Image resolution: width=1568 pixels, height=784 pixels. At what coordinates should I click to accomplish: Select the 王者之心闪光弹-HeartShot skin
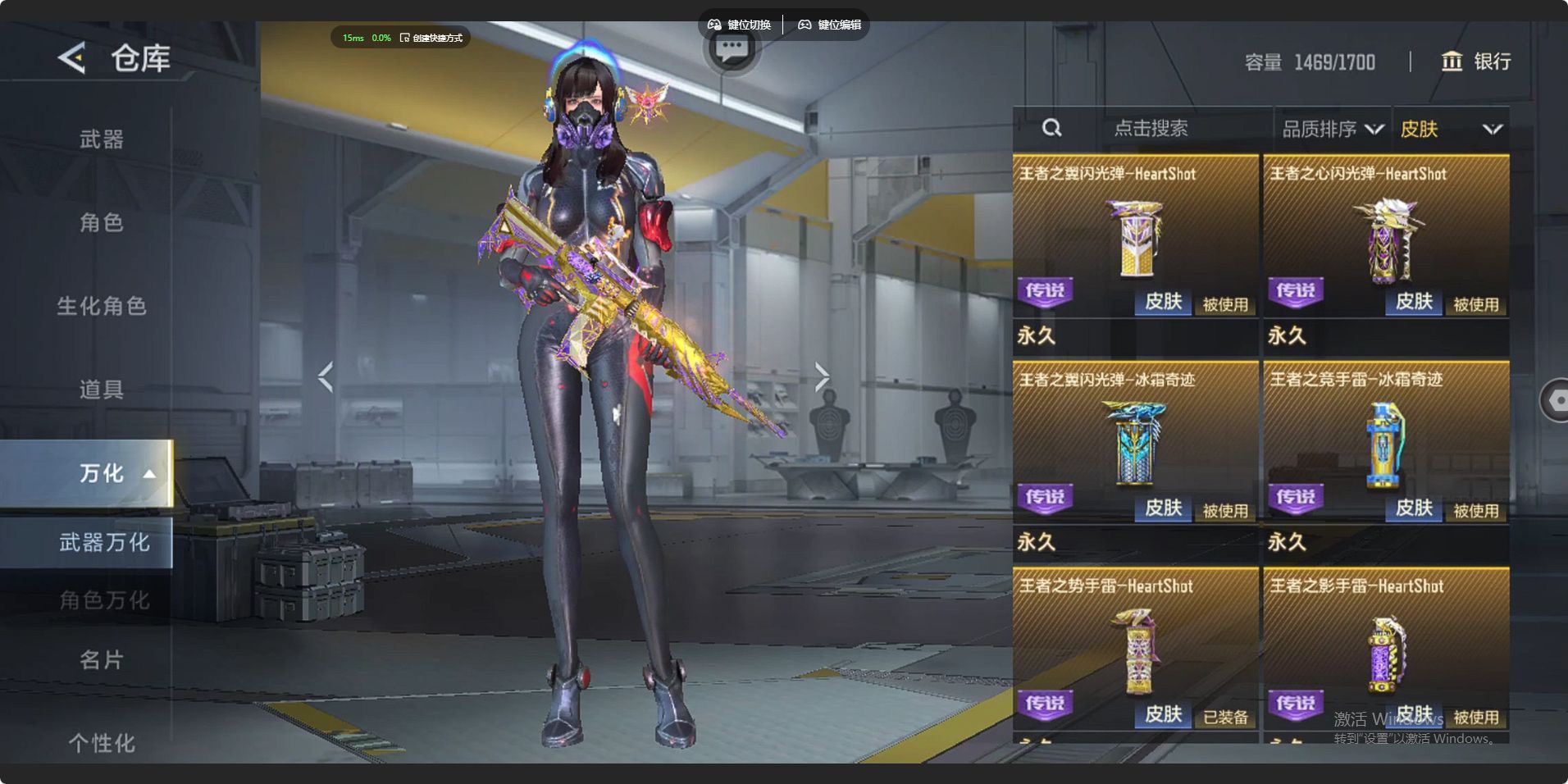[x=1386, y=238]
